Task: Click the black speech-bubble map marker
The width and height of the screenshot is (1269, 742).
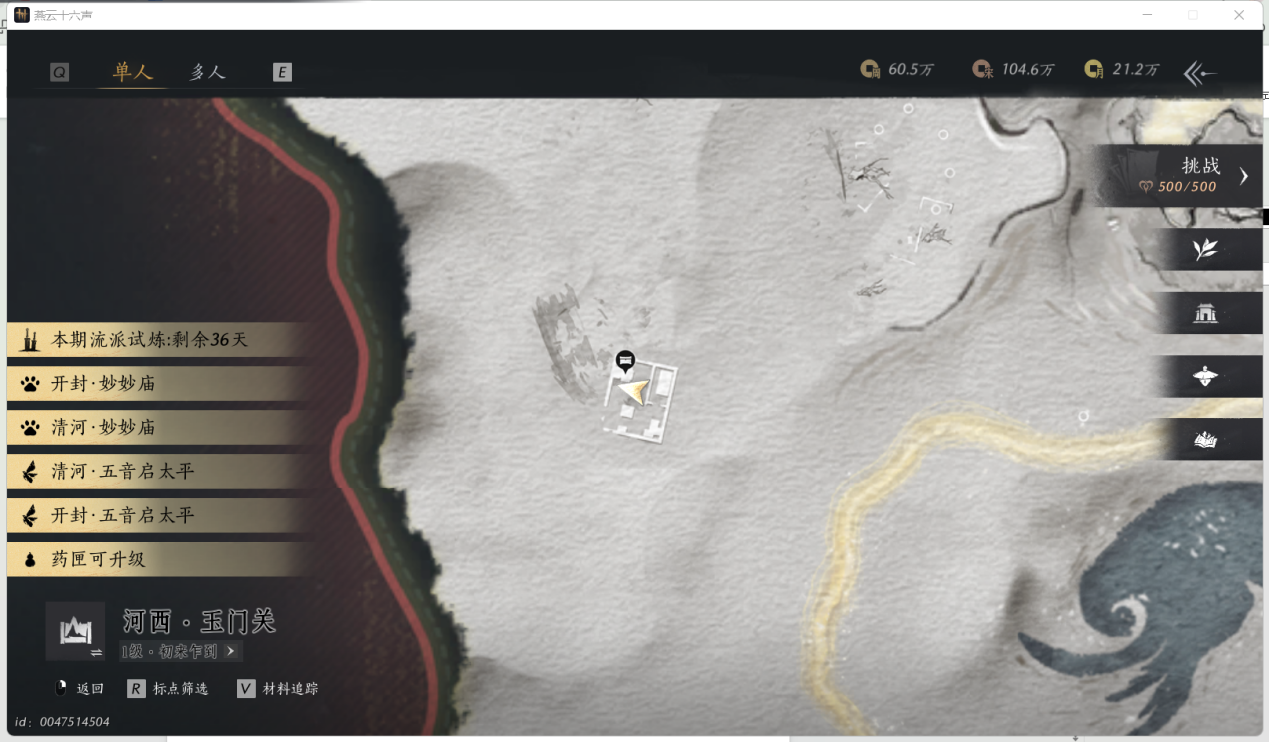Action: [x=626, y=360]
